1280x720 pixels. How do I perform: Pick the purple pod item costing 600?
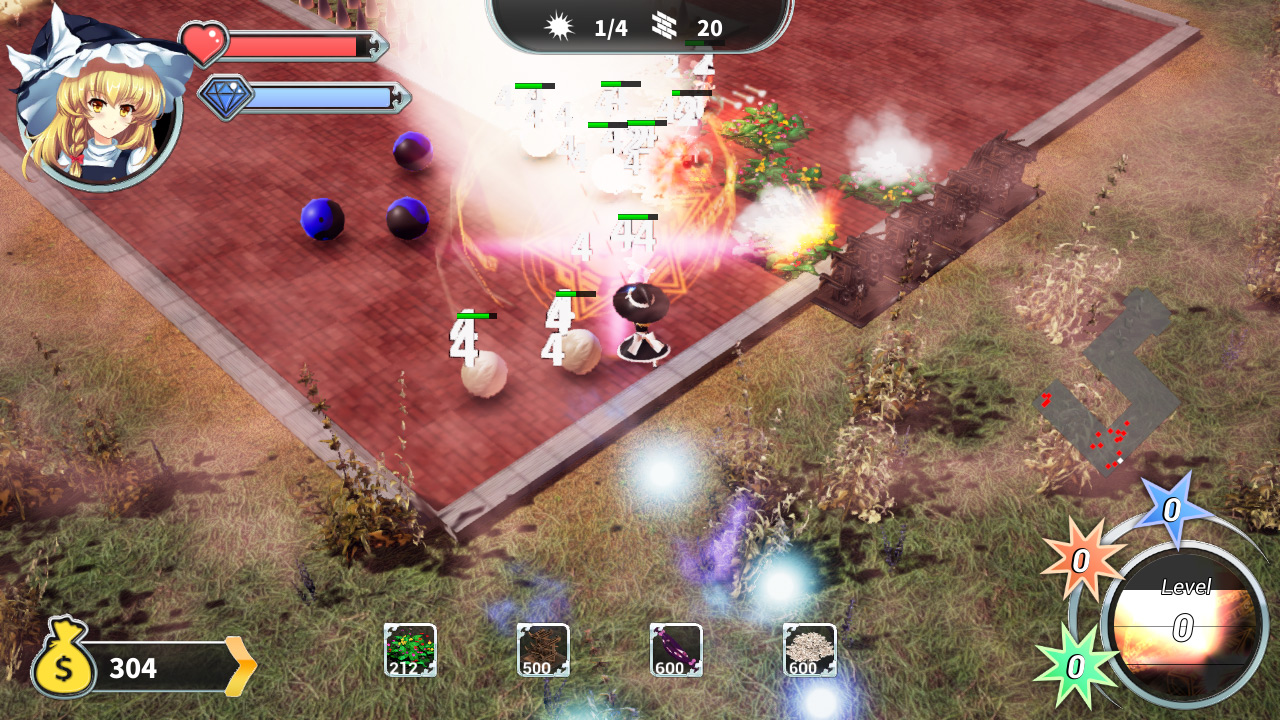[677, 649]
